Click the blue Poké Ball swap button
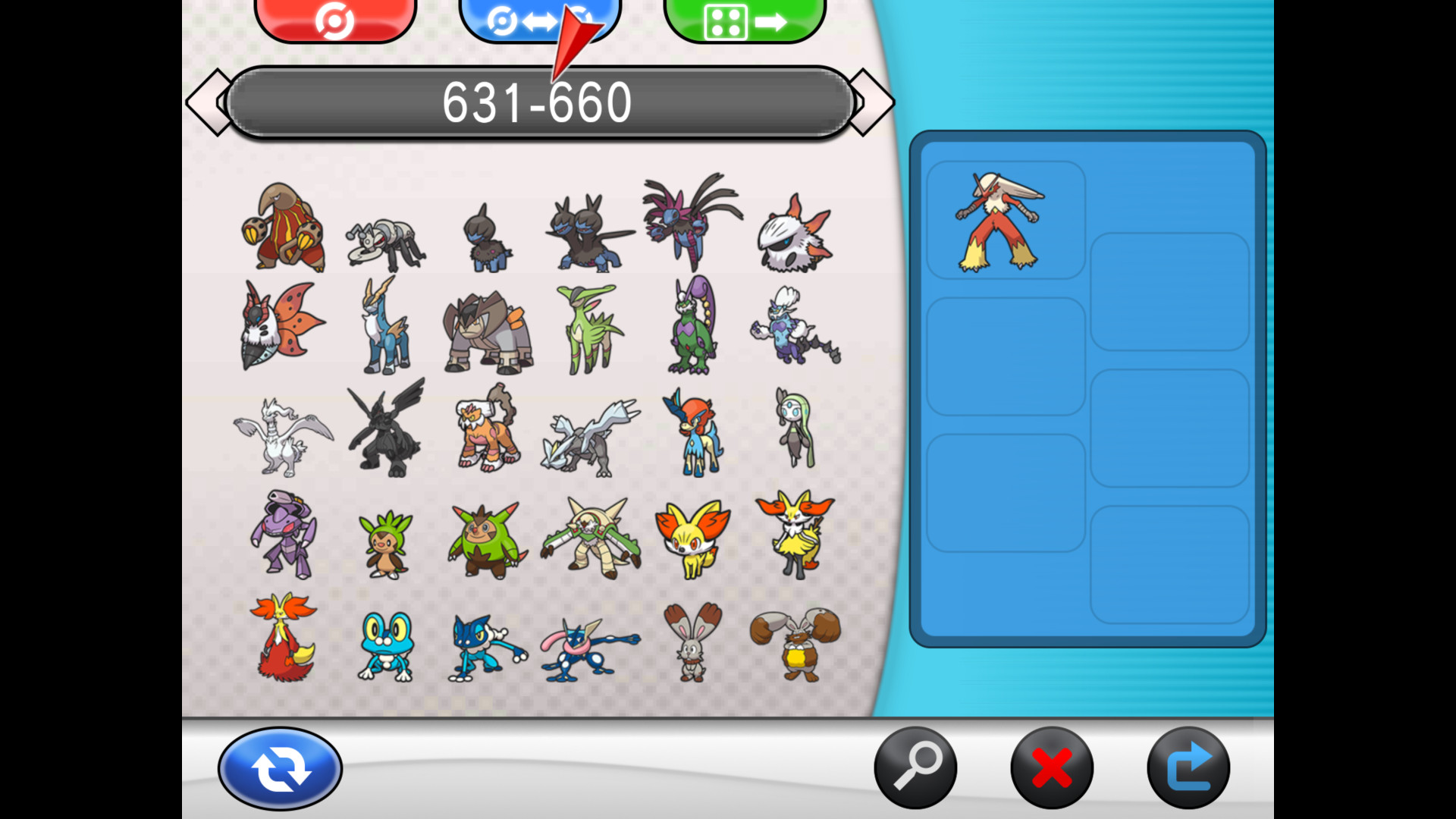 [540, 19]
